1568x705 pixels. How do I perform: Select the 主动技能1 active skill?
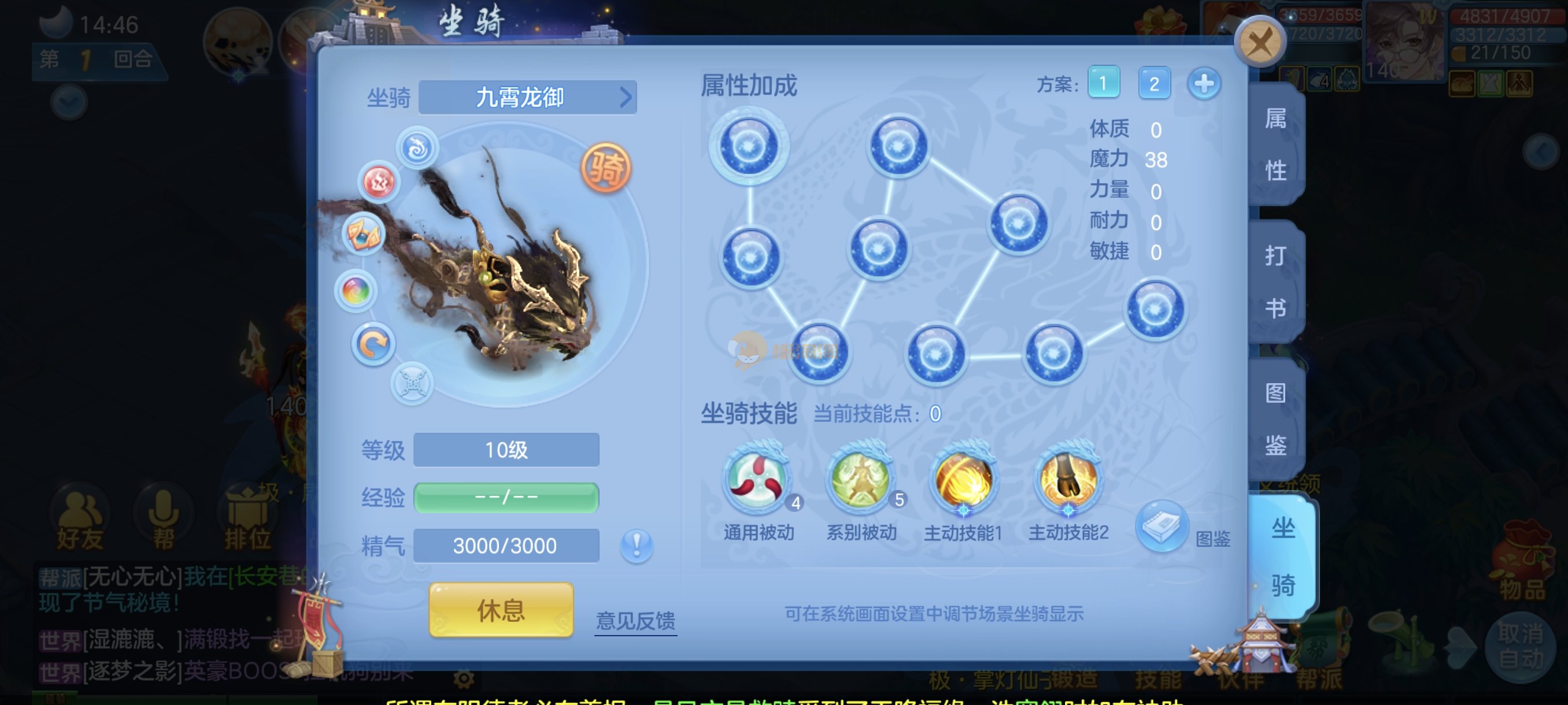[963, 478]
